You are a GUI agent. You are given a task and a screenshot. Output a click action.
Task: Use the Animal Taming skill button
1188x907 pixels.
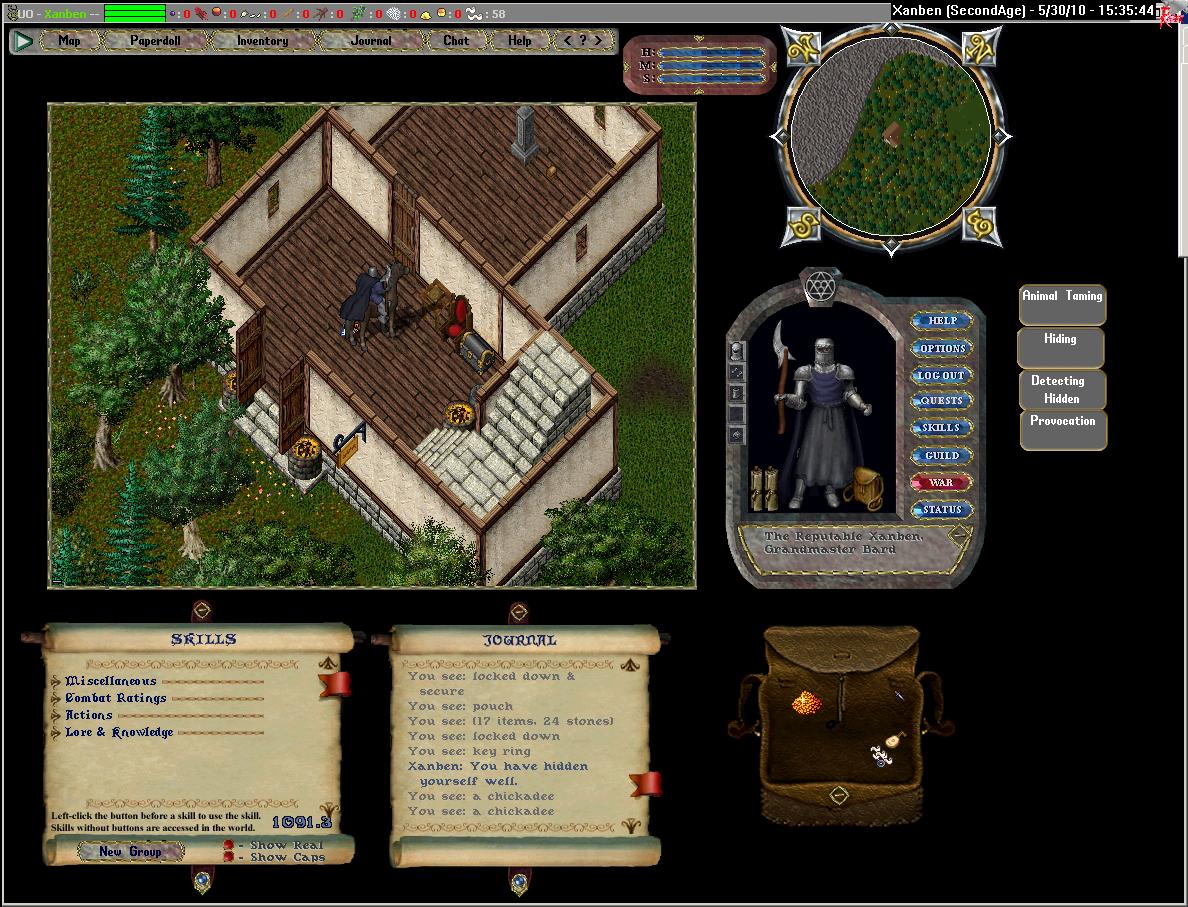tap(1062, 304)
